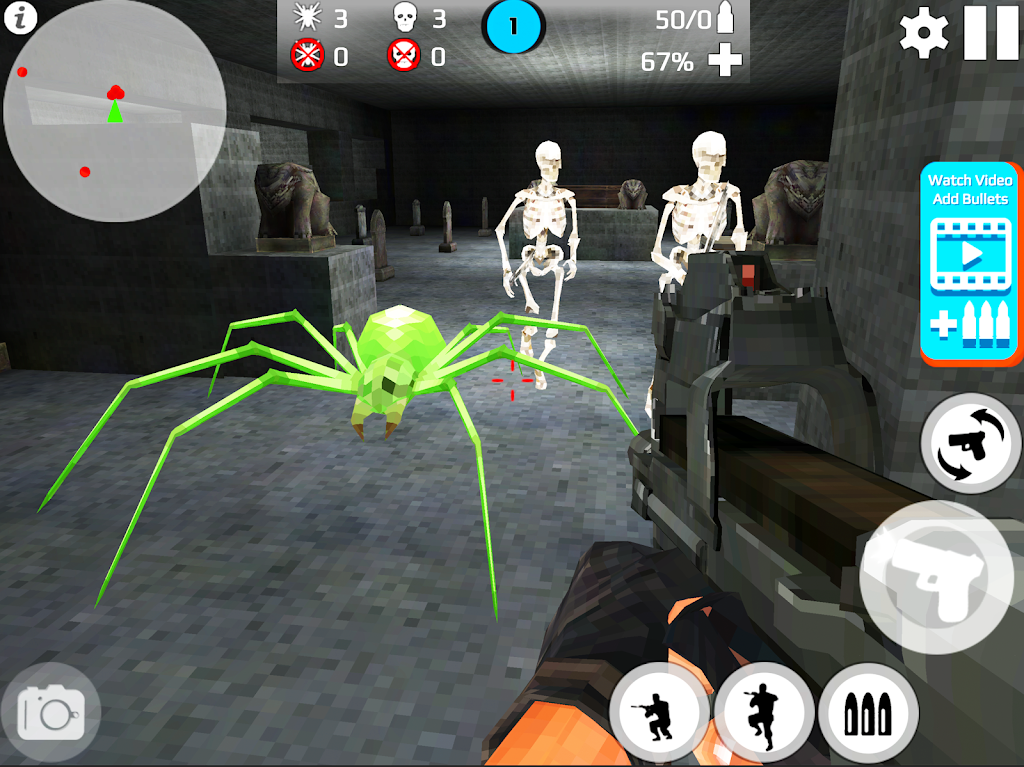Tap Watch Video Add Bullets
The image size is (1024, 767).
click(x=972, y=262)
